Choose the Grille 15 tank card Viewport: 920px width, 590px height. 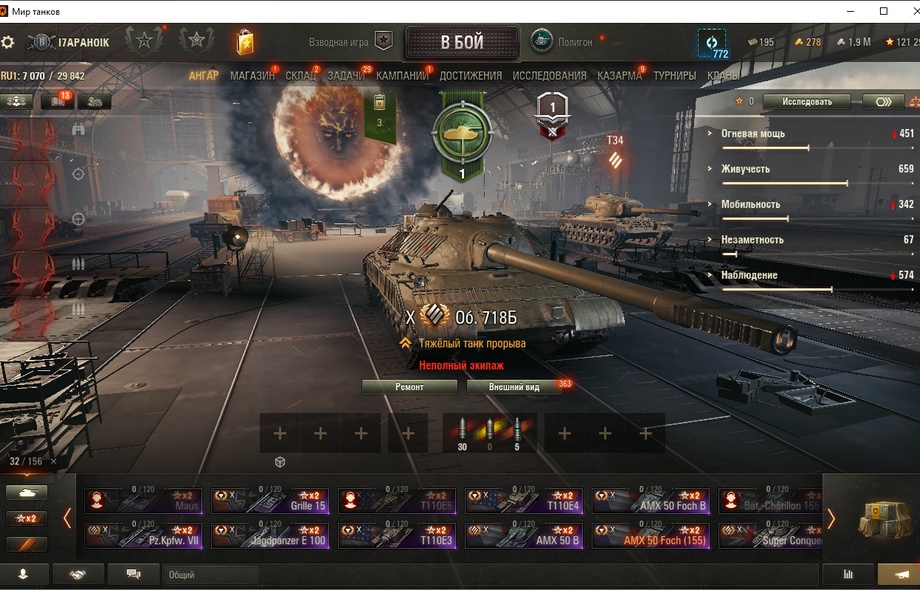(269, 500)
